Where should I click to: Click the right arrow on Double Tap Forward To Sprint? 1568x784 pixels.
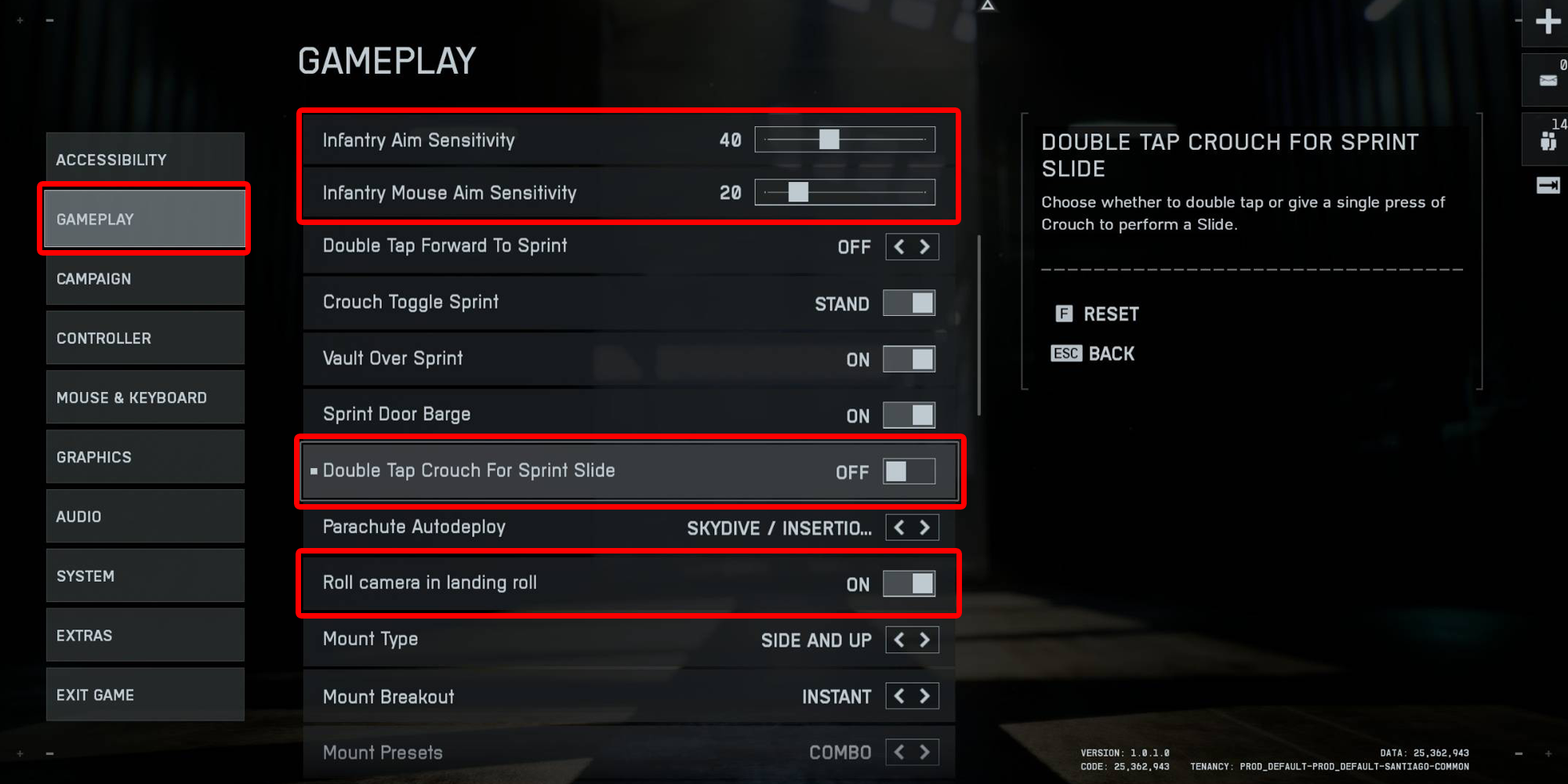[x=924, y=246]
